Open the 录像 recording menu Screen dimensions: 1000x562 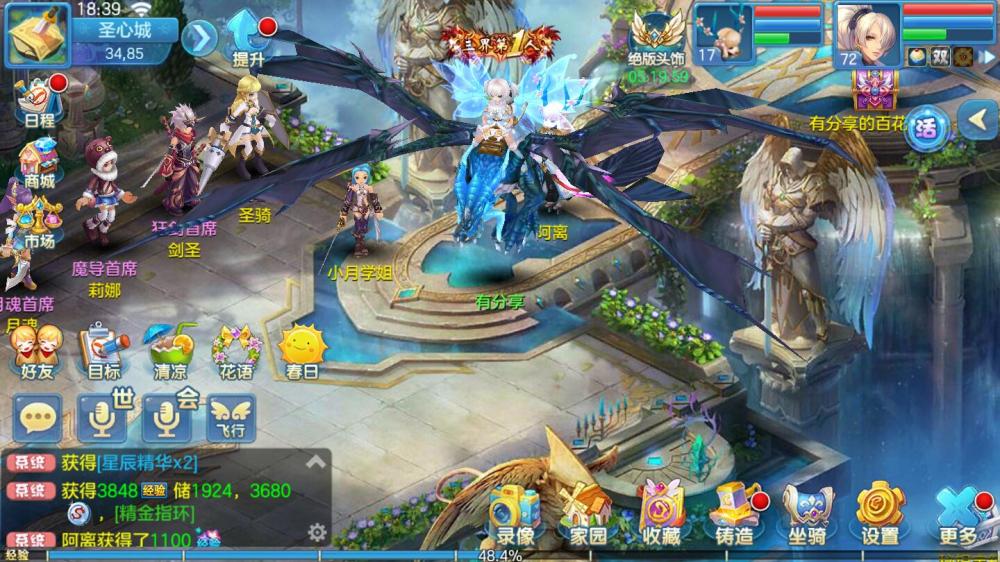515,513
